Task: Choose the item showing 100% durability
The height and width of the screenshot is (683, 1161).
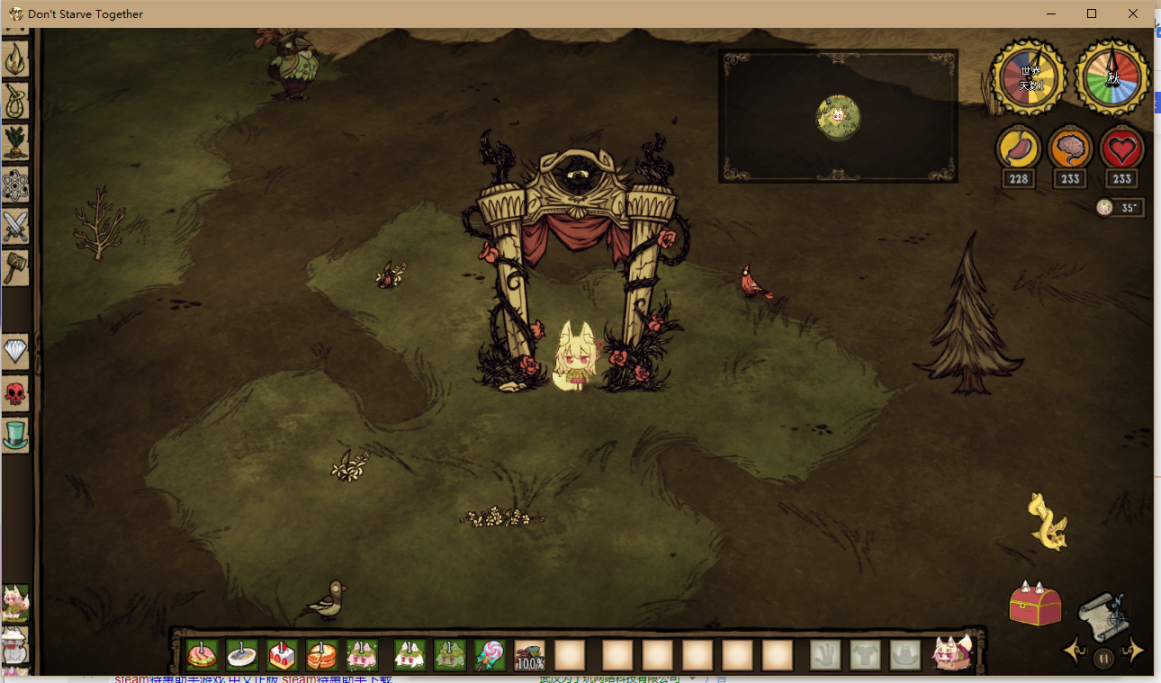Action: [x=529, y=656]
